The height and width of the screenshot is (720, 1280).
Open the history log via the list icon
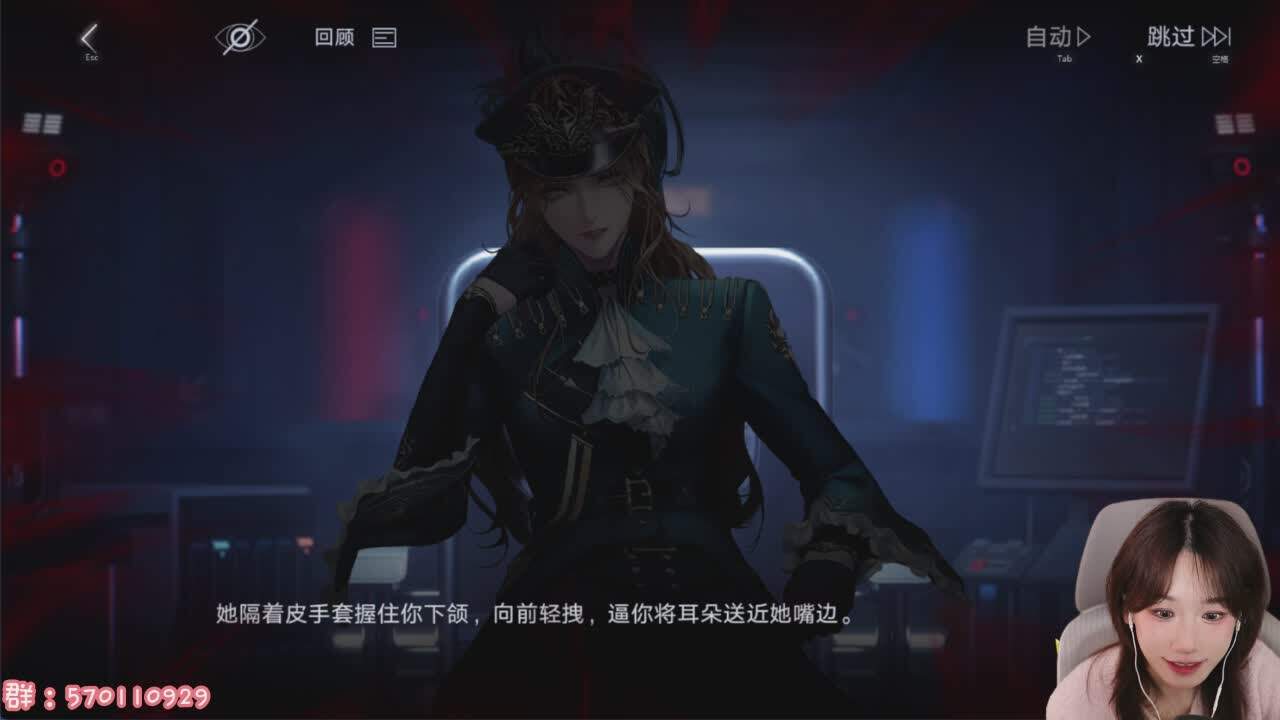(x=384, y=38)
